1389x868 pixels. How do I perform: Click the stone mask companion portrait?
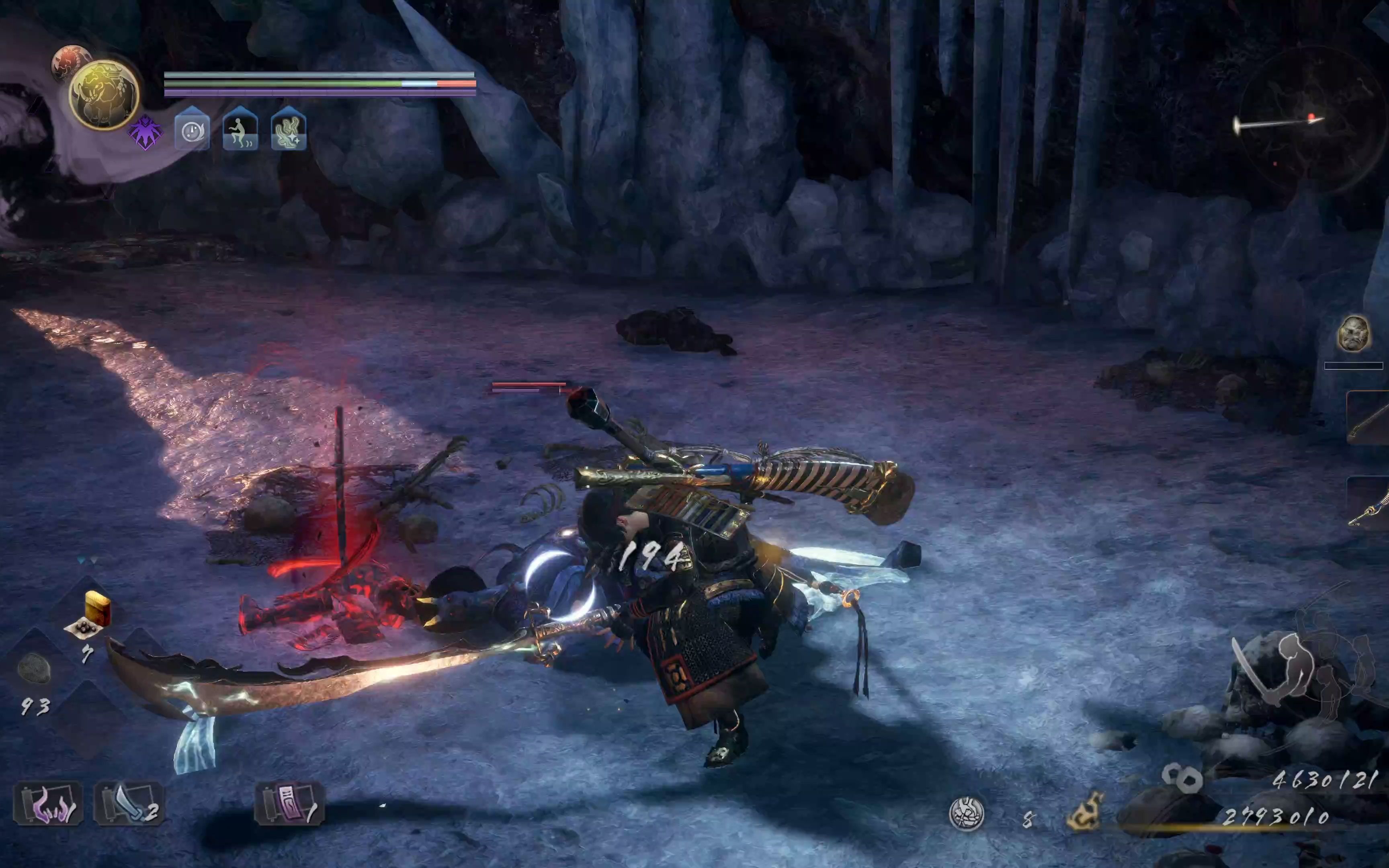[1353, 333]
